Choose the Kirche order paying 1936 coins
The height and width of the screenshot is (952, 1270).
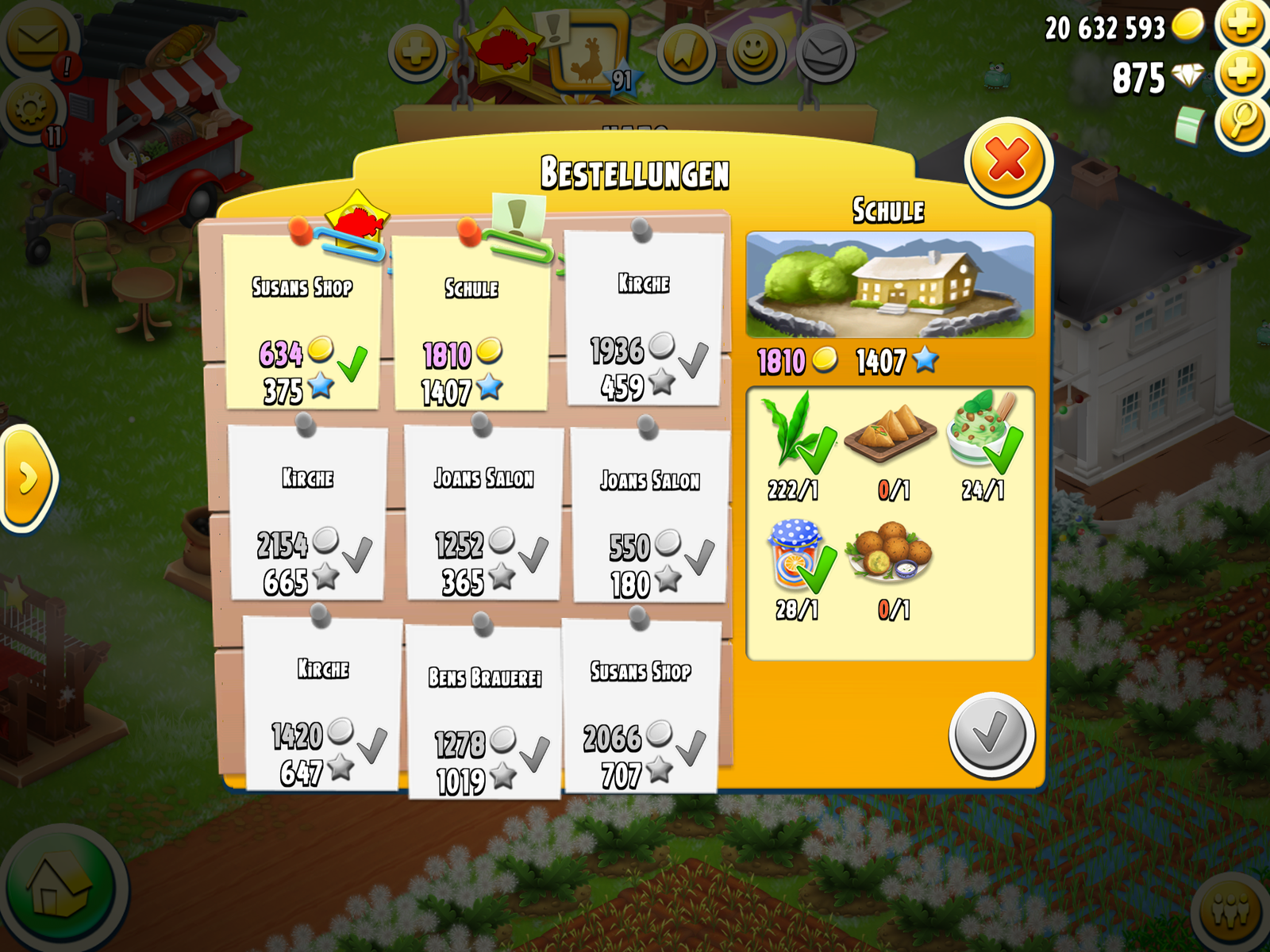pos(644,319)
